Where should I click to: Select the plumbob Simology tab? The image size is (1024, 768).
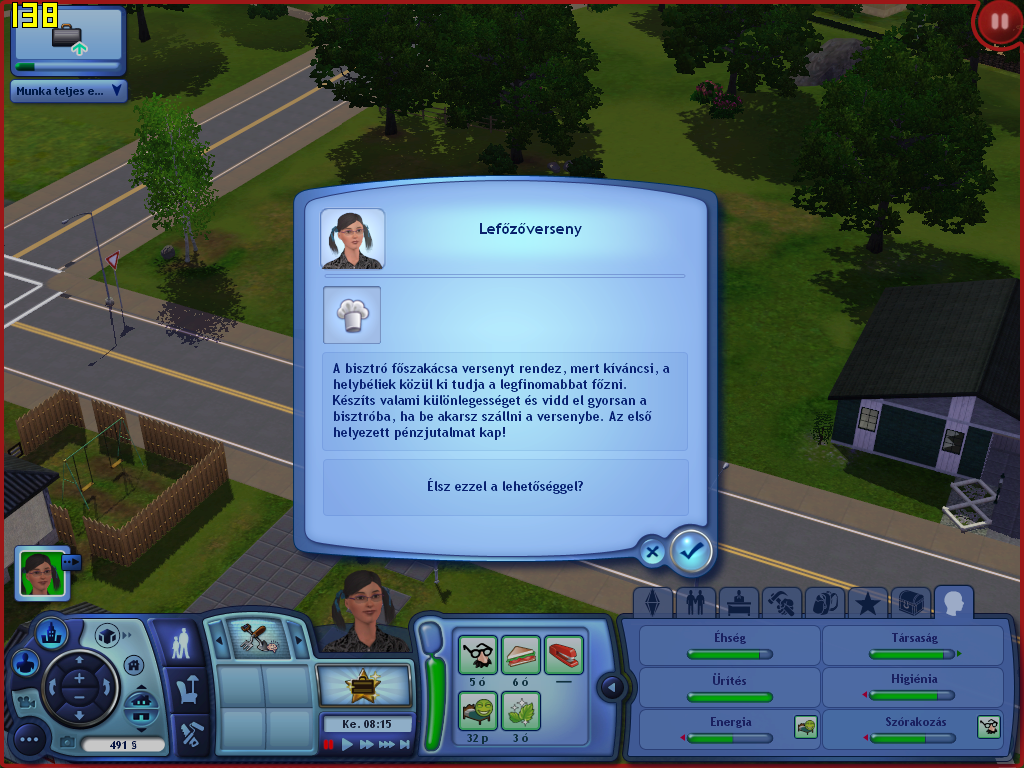[x=653, y=603]
